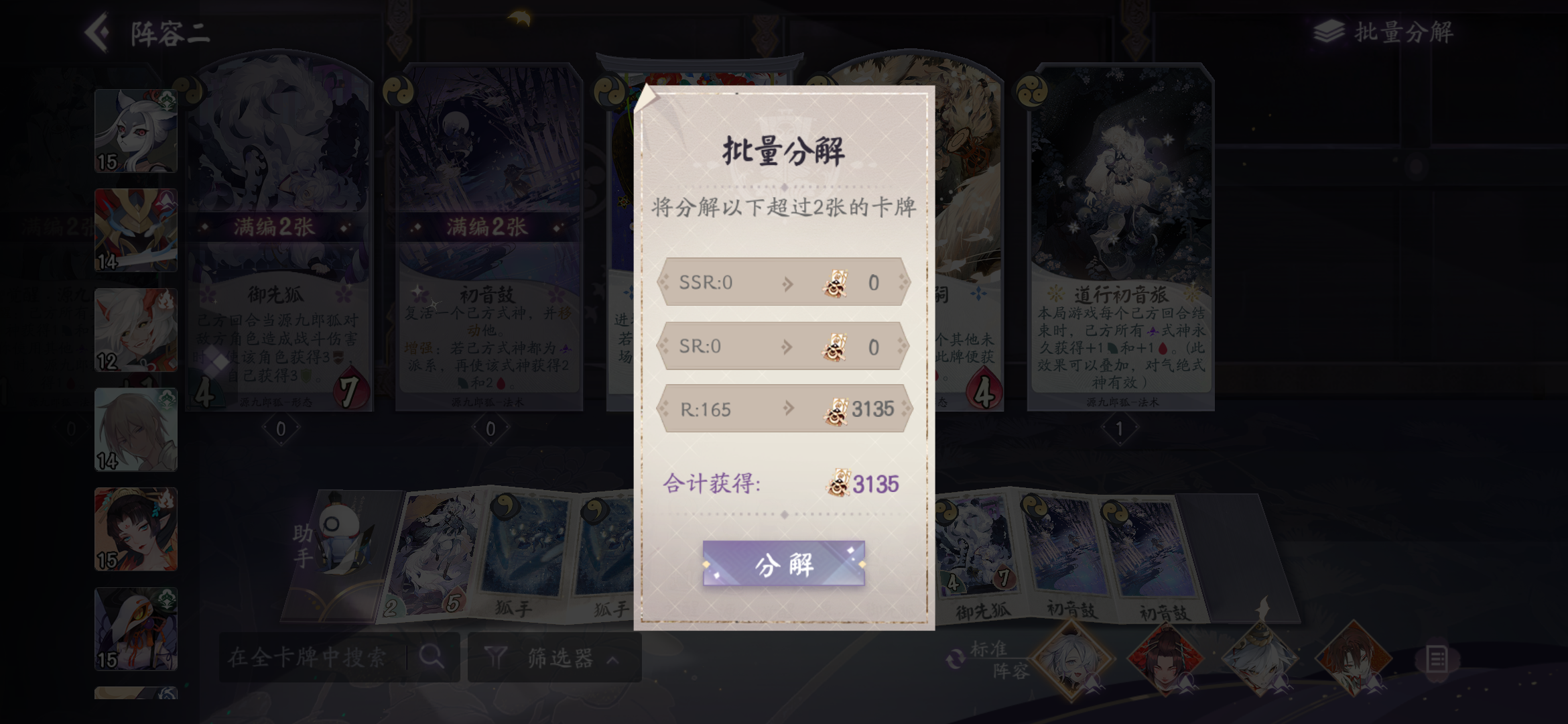Toggle the SSR:0 decomposition row
Screen dimensions: 1568x724
click(x=784, y=282)
